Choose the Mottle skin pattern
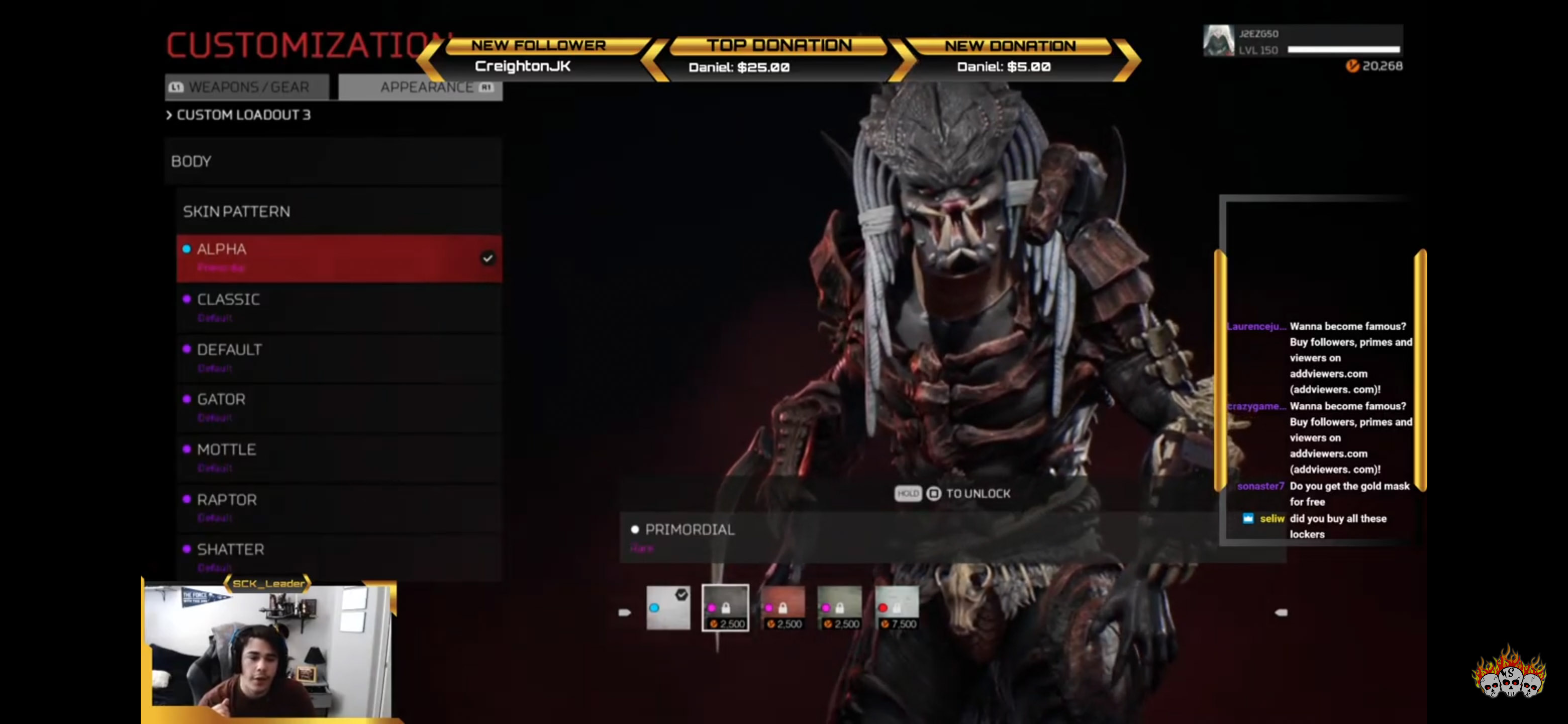The image size is (1568, 724). point(338,458)
